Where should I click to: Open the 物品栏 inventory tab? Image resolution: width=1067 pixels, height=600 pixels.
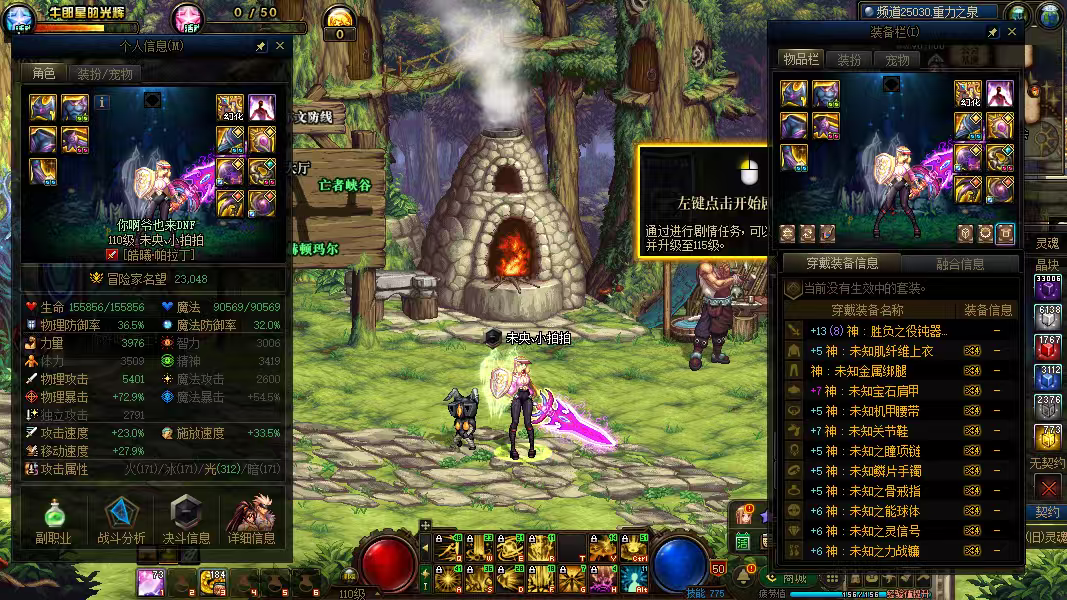(x=800, y=59)
